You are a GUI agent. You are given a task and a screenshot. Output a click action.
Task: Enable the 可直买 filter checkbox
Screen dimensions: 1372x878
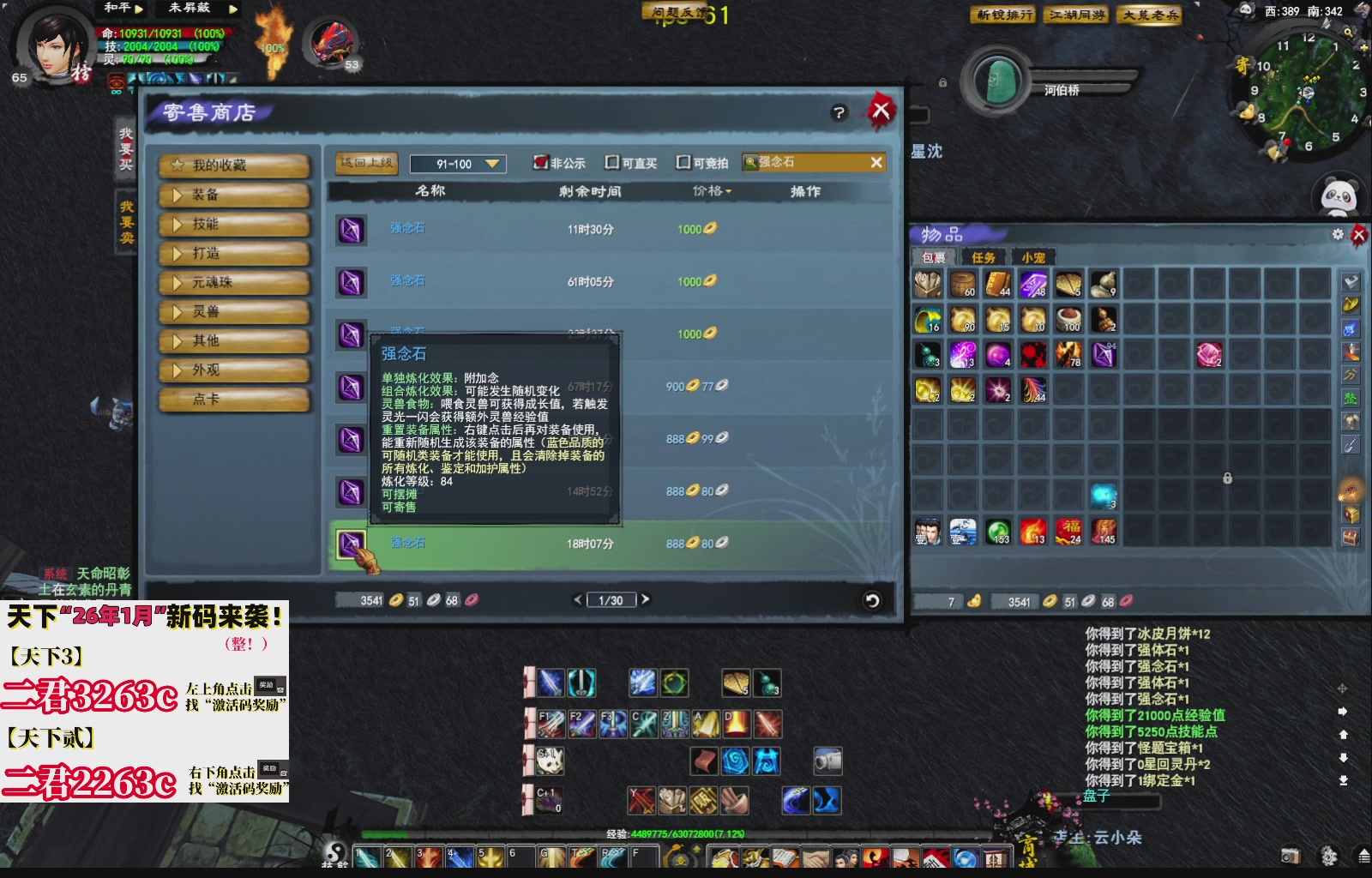point(612,162)
